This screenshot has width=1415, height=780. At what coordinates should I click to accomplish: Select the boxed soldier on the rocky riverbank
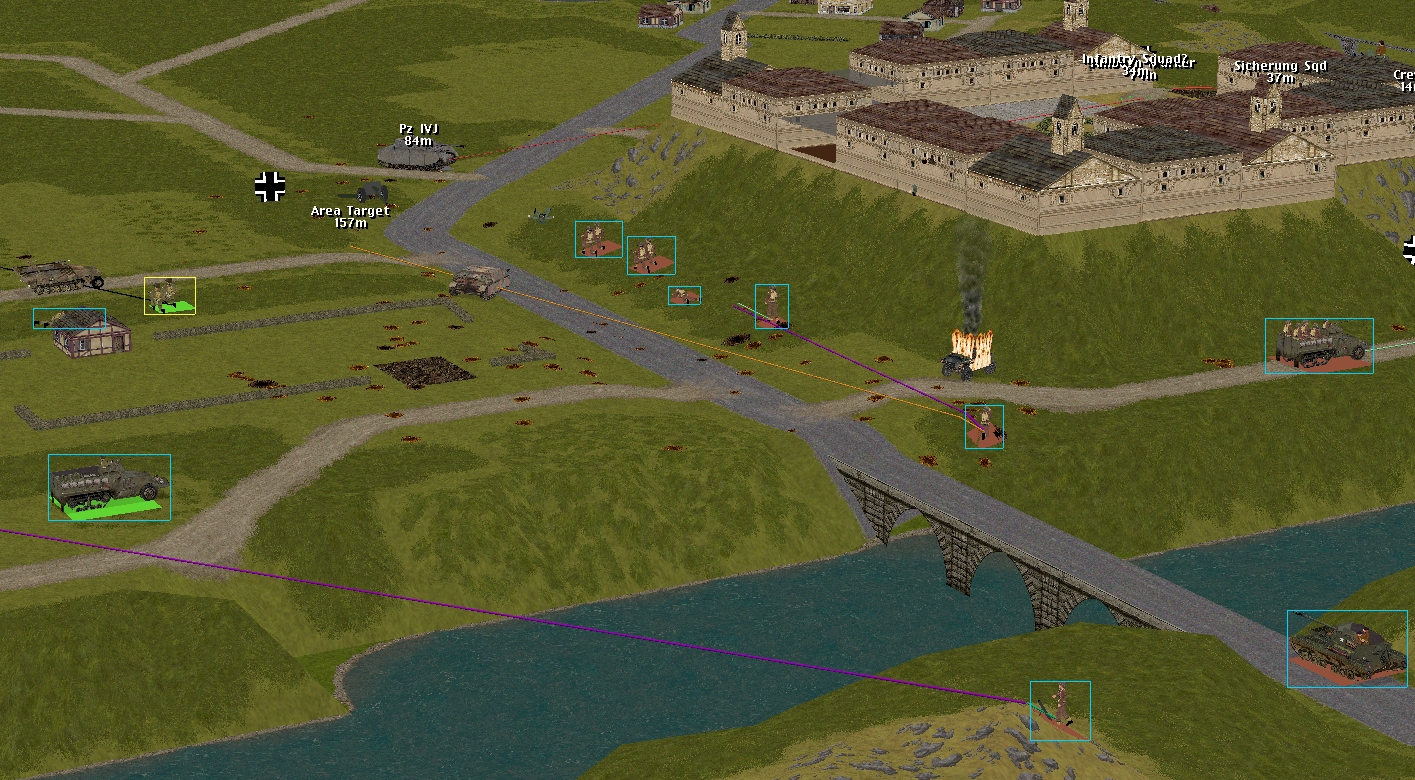(x=1059, y=710)
